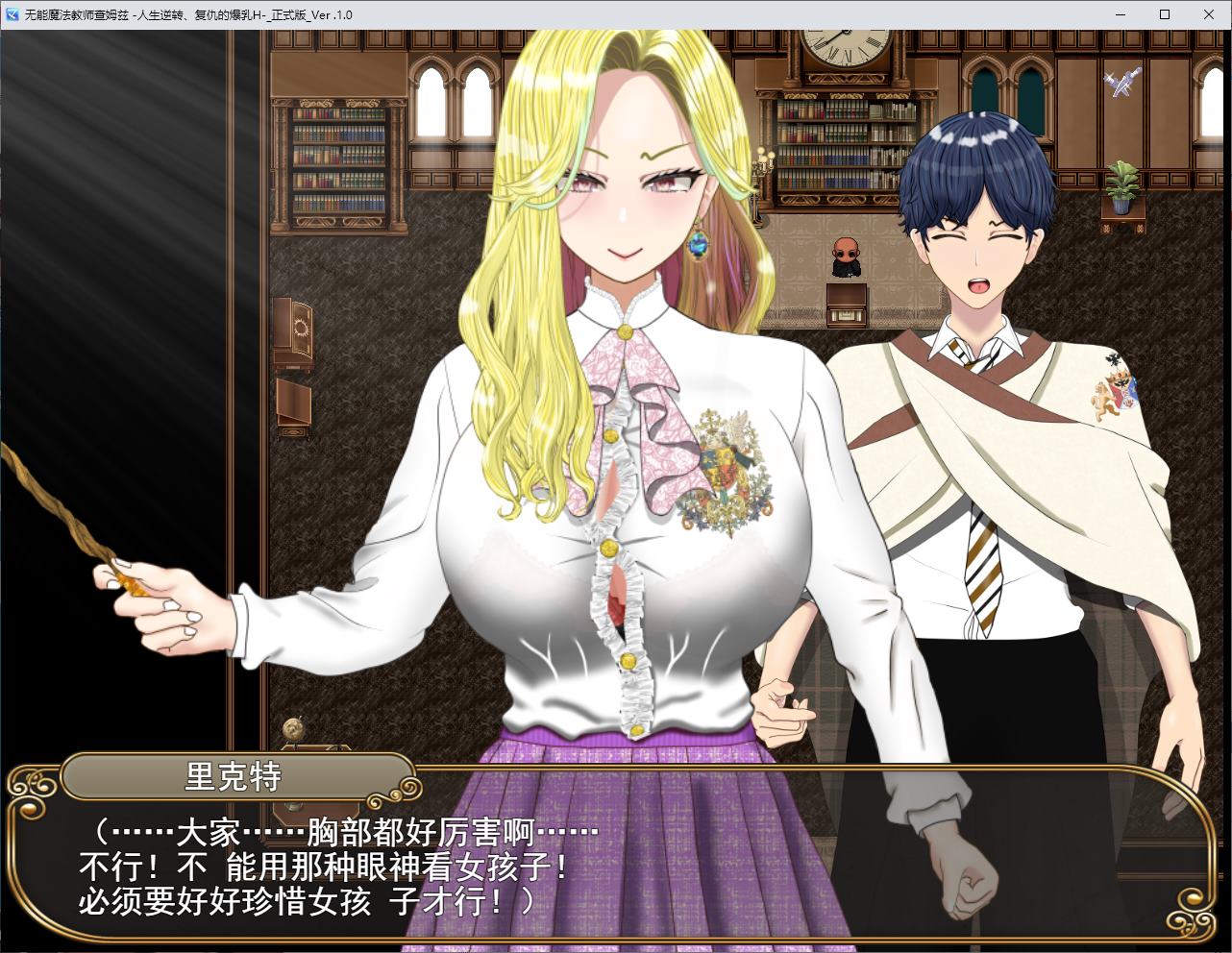Maximize the game window
The image size is (1232, 953).
tap(1164, 14)
